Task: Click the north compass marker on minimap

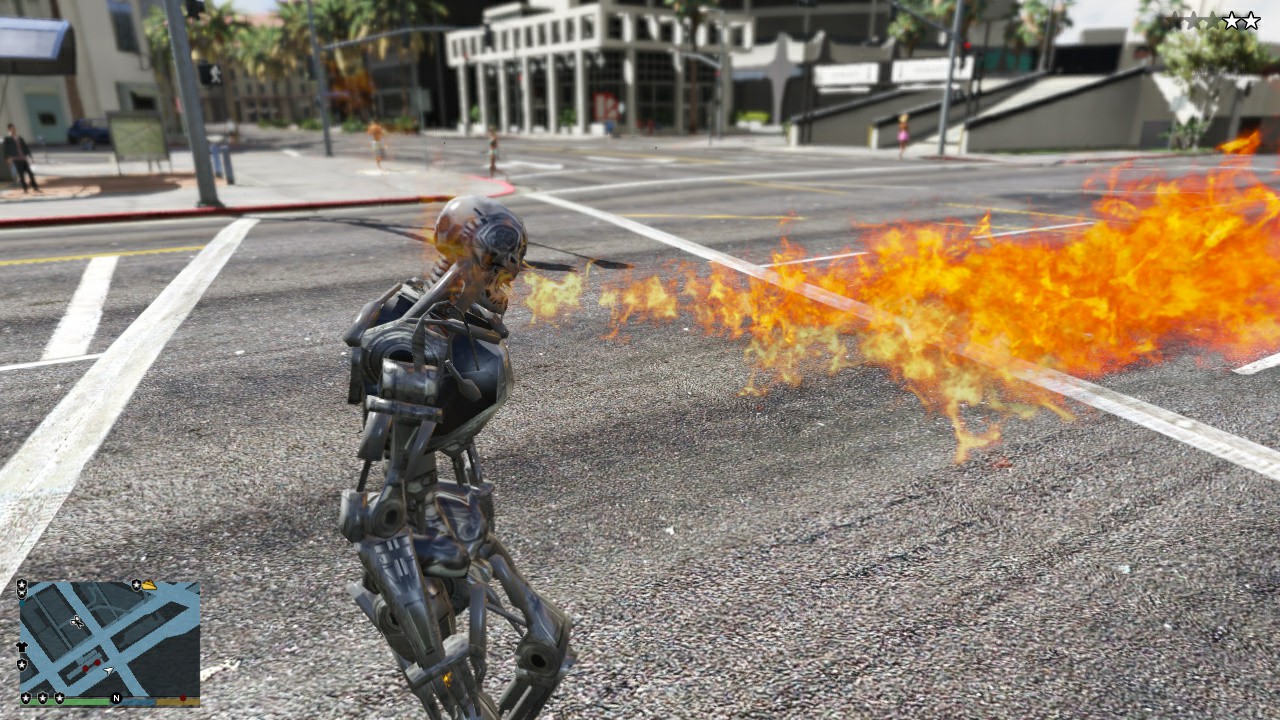Action: point(116,698)
